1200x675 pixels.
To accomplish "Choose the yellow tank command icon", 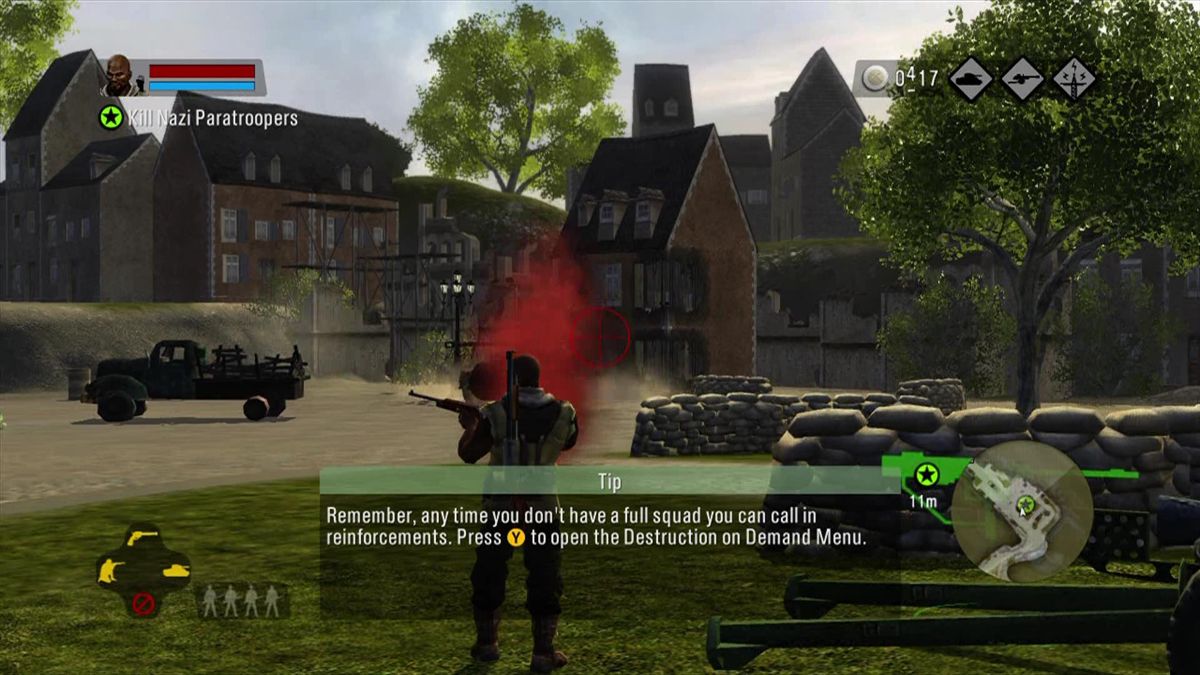I will coord(175,571).
